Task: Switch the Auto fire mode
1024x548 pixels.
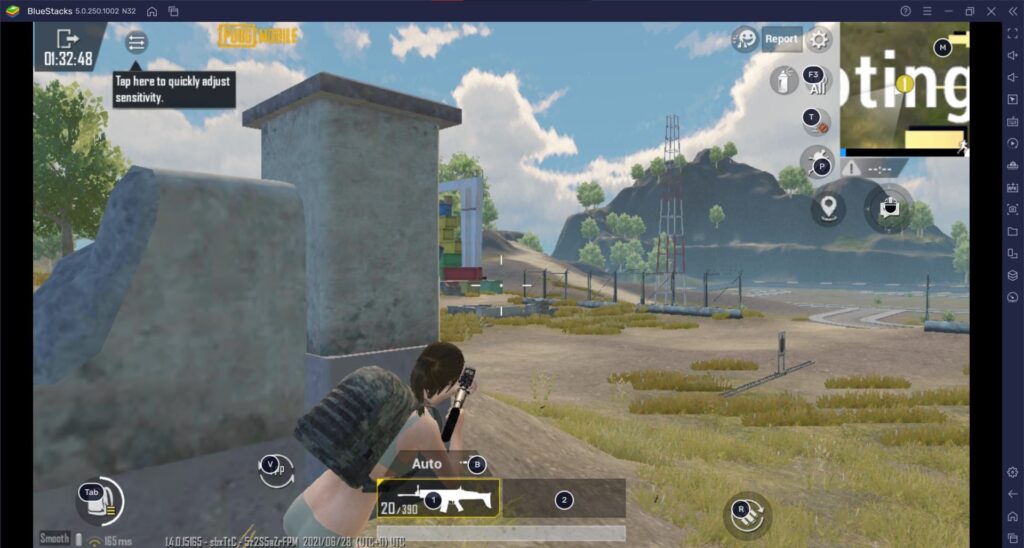Action: pos(428,464)
